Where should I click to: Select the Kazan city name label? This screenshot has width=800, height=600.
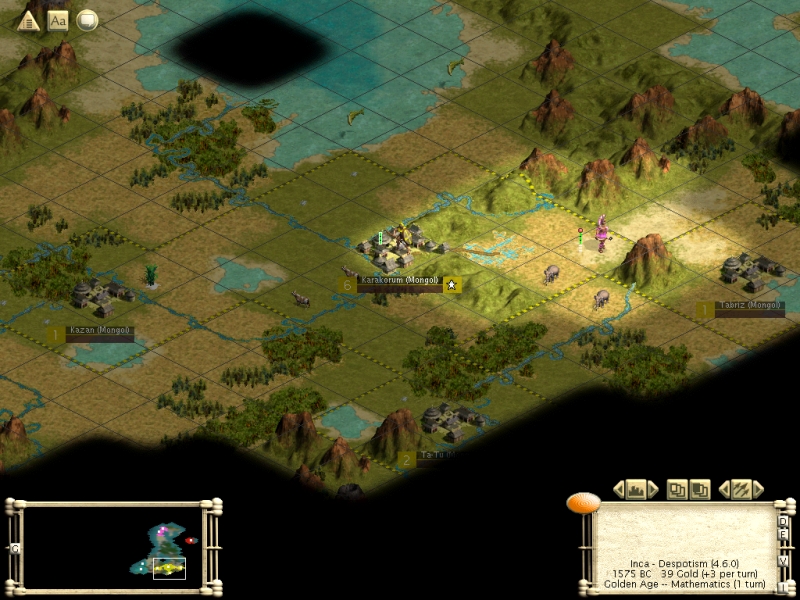(99, 330)
